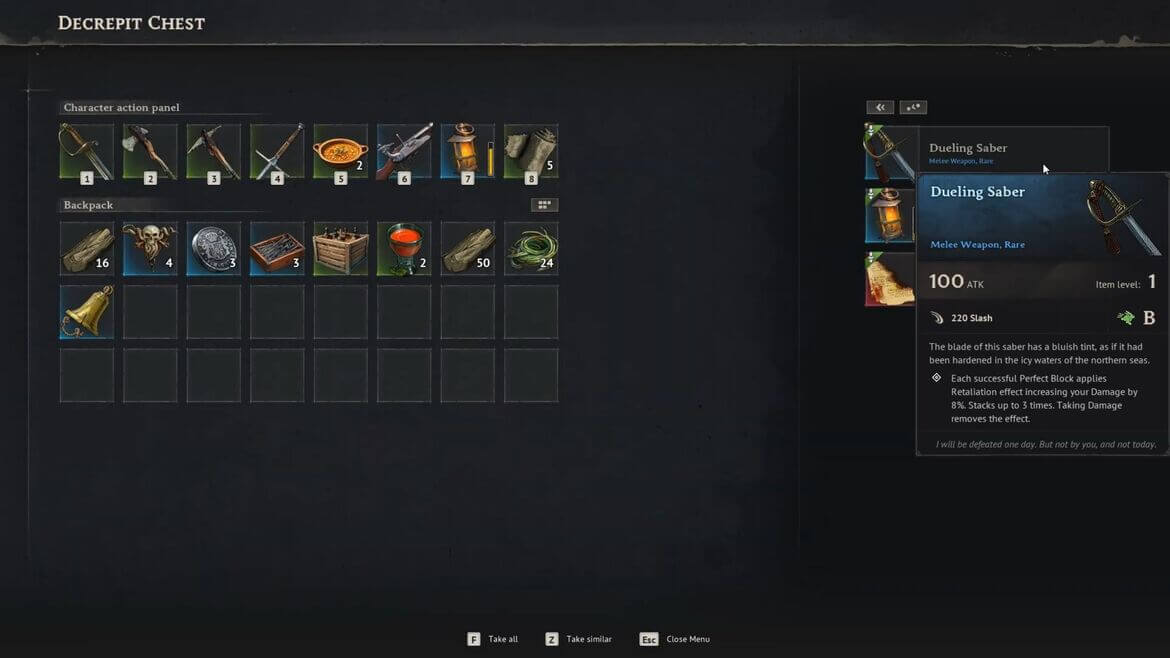This screenshot has height=658, width=1170.
Task: Select the flintlock musket in slot 6
Action: click(x=404, y=151)
